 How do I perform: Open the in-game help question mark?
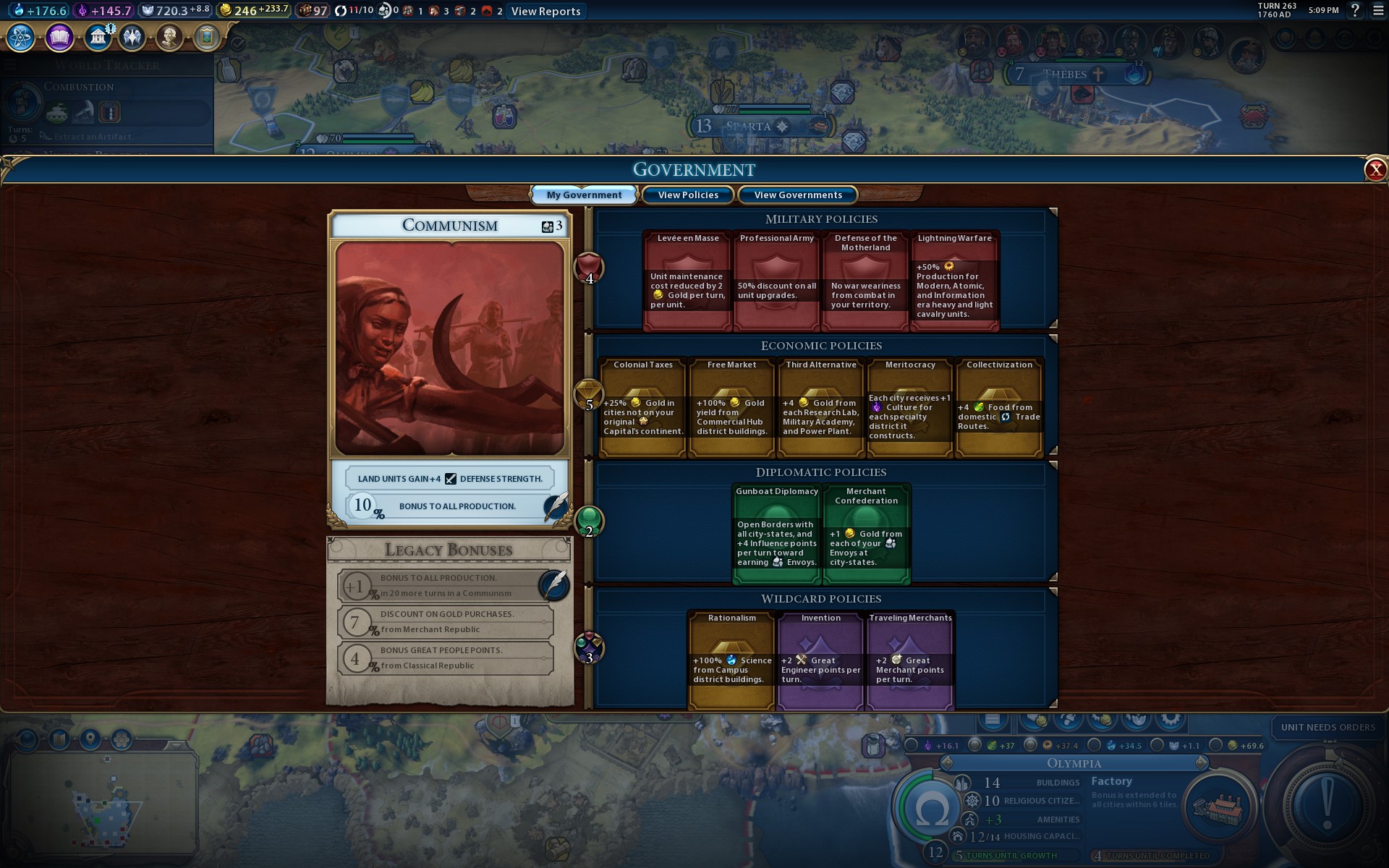1356,11
